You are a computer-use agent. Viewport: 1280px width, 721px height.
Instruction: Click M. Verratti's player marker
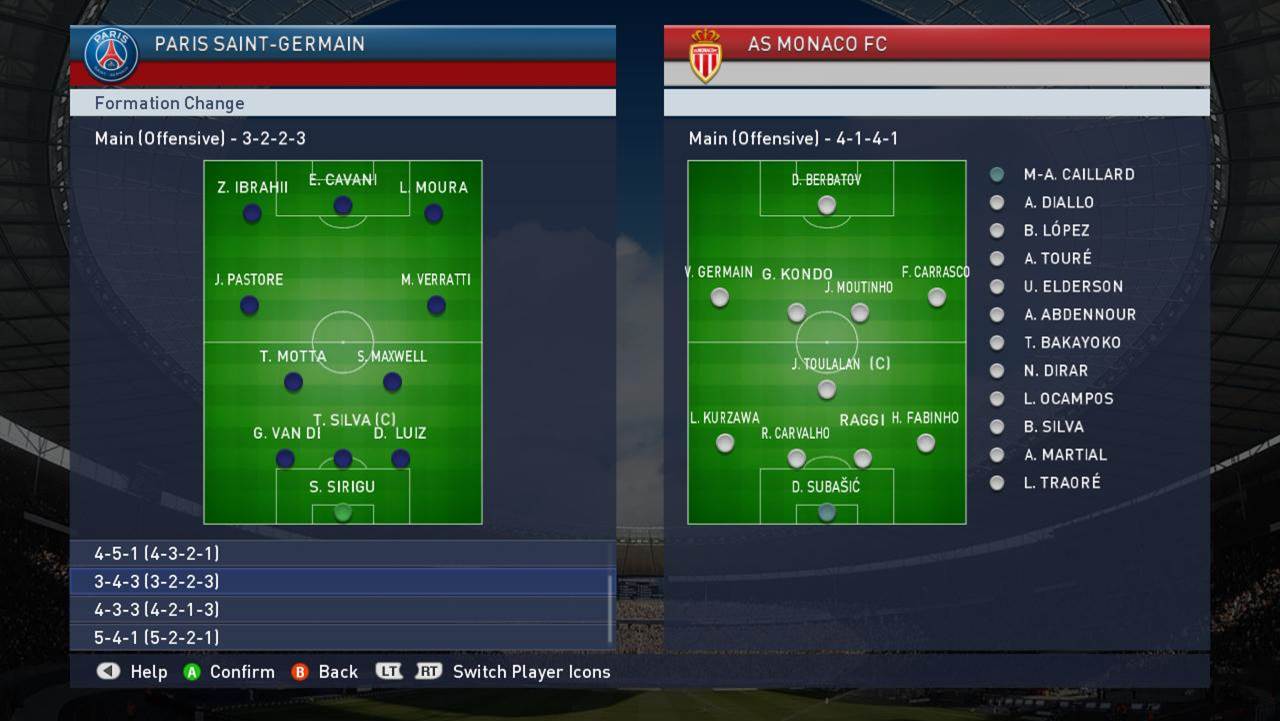pos(436,305)
